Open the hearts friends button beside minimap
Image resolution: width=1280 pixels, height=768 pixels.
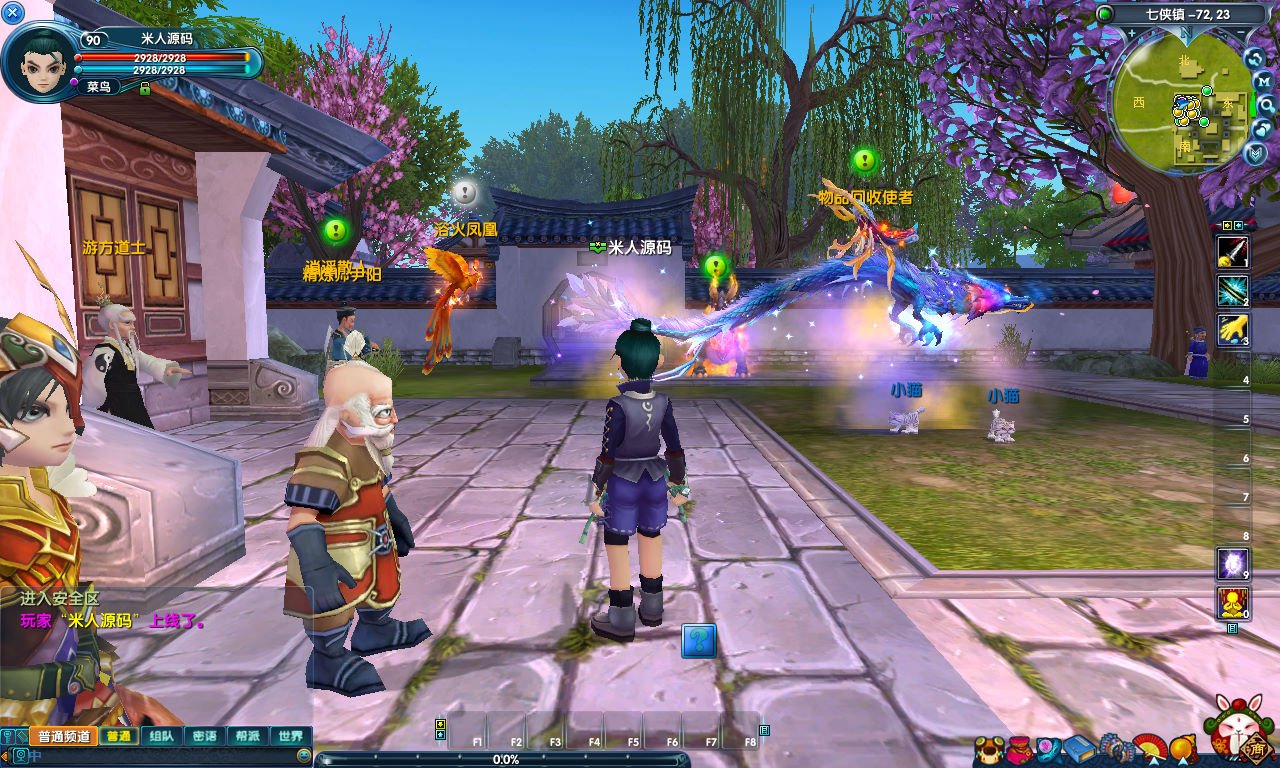(x=1262, y=129)
